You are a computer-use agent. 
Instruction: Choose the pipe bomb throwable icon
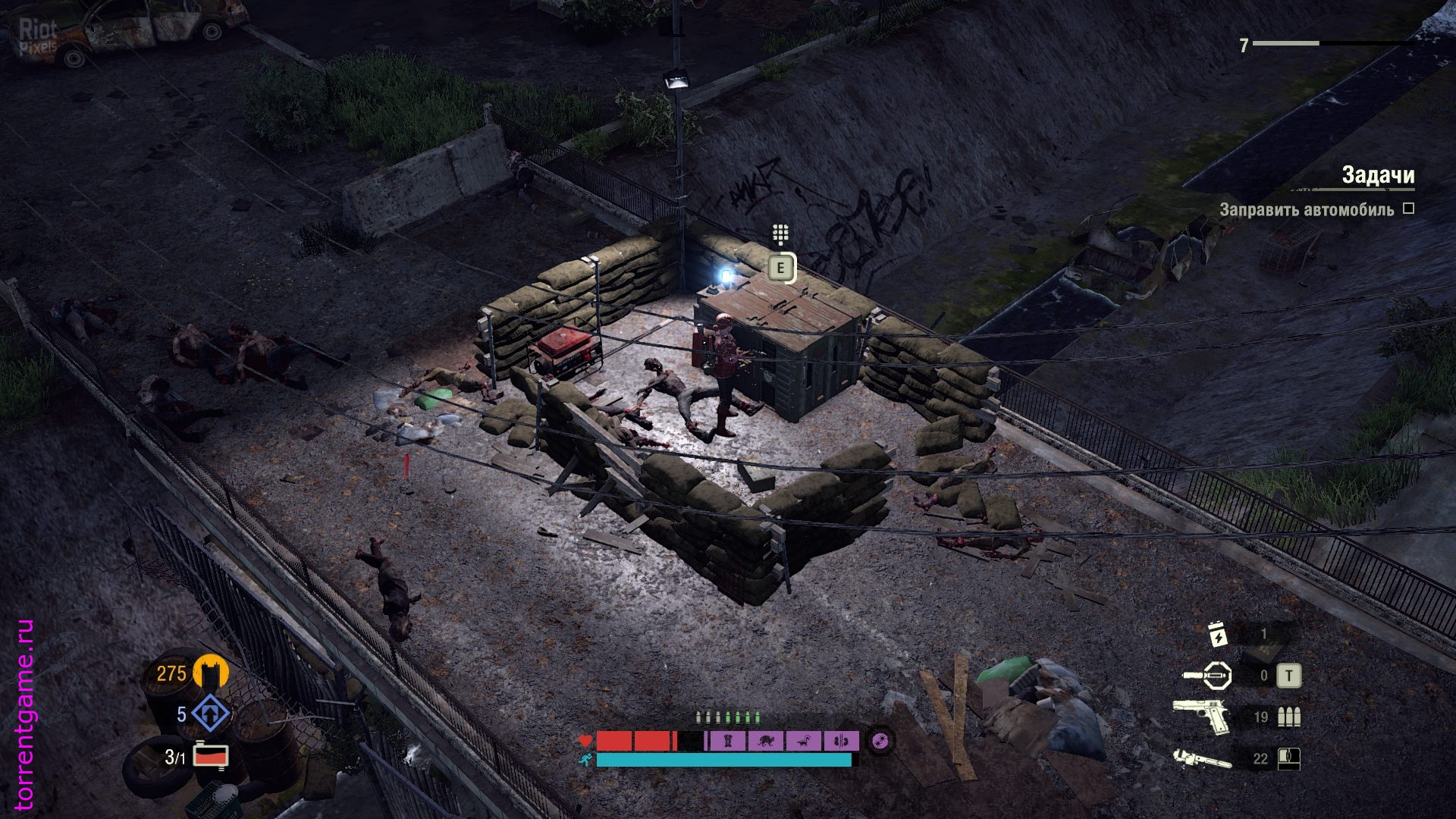[1207, 675]
